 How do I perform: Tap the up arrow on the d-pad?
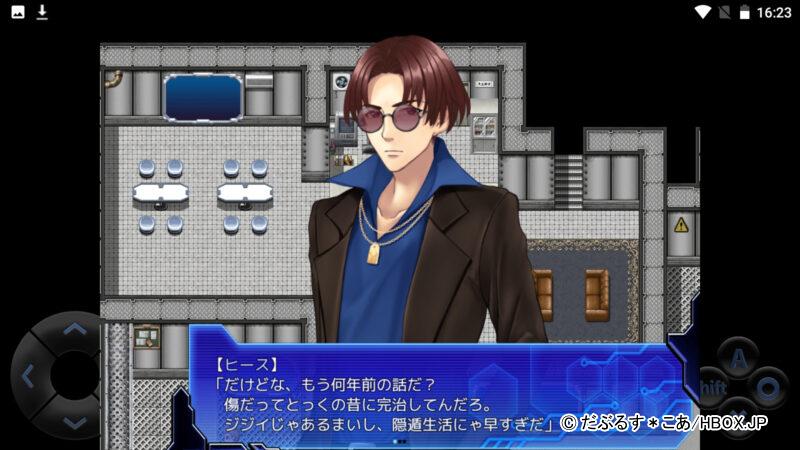pyautogui.click(x=74, y=329)
